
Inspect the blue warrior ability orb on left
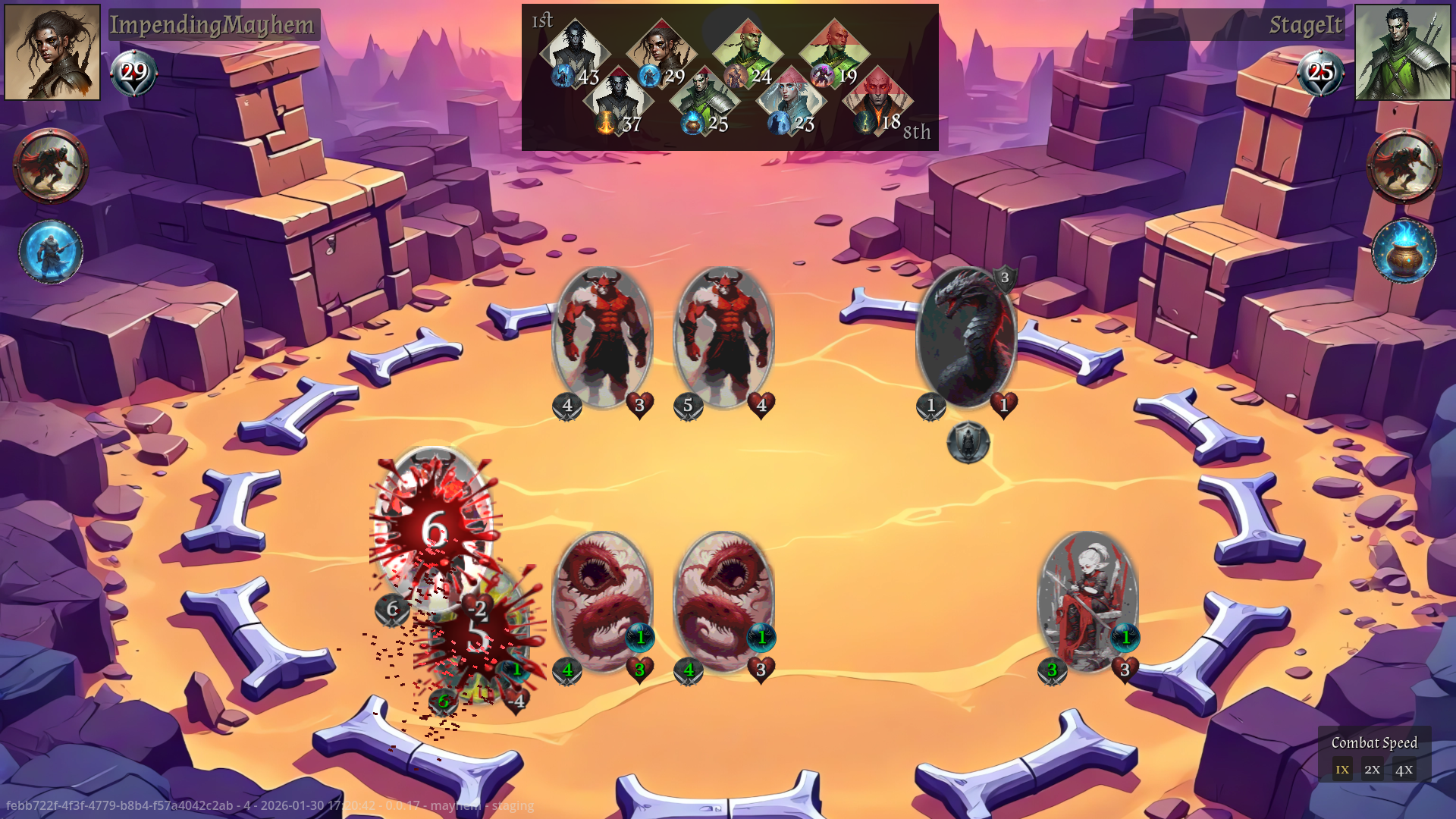tap(51, 252)
